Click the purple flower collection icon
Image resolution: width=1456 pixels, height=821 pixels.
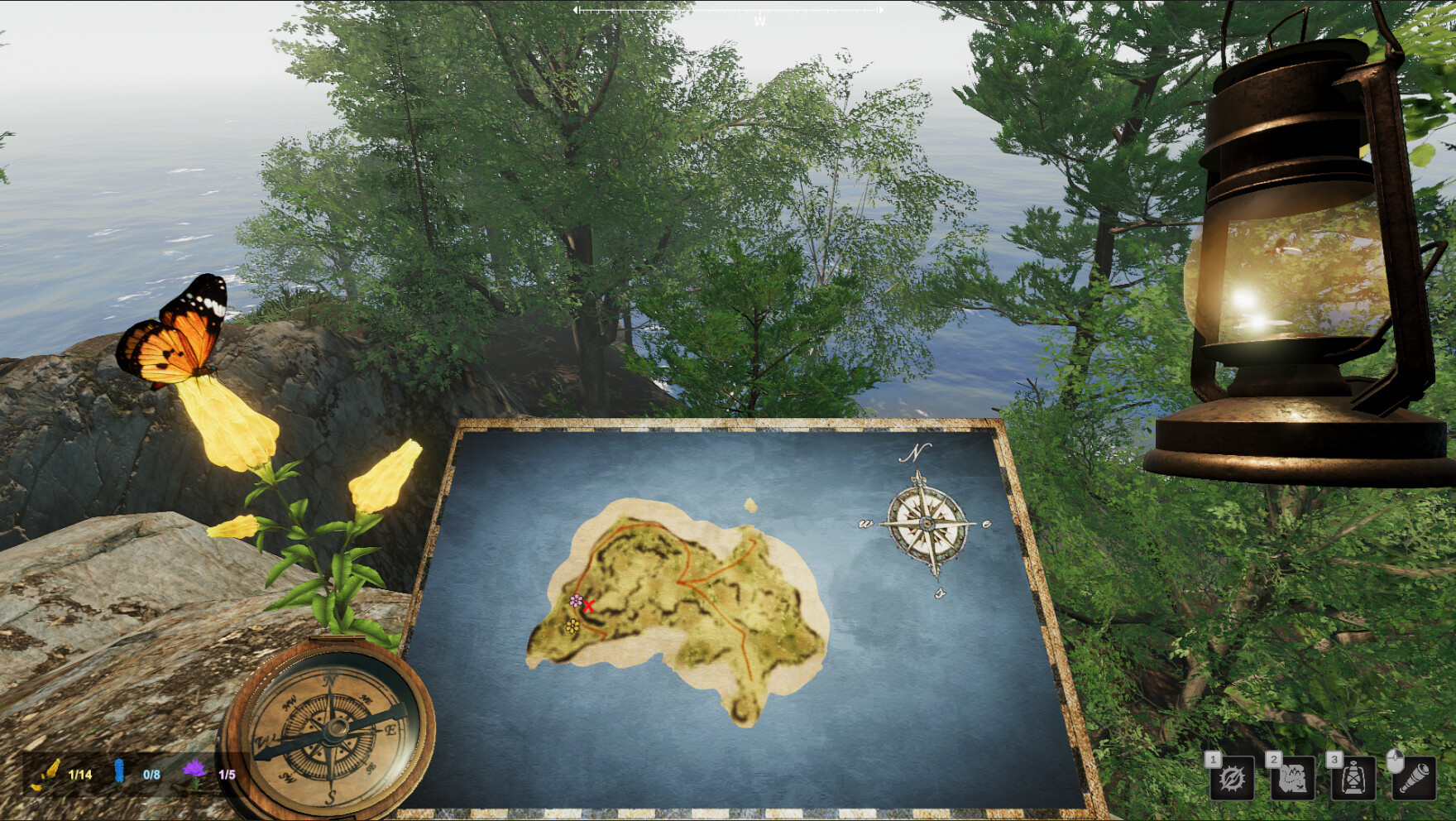coord(193,774)
